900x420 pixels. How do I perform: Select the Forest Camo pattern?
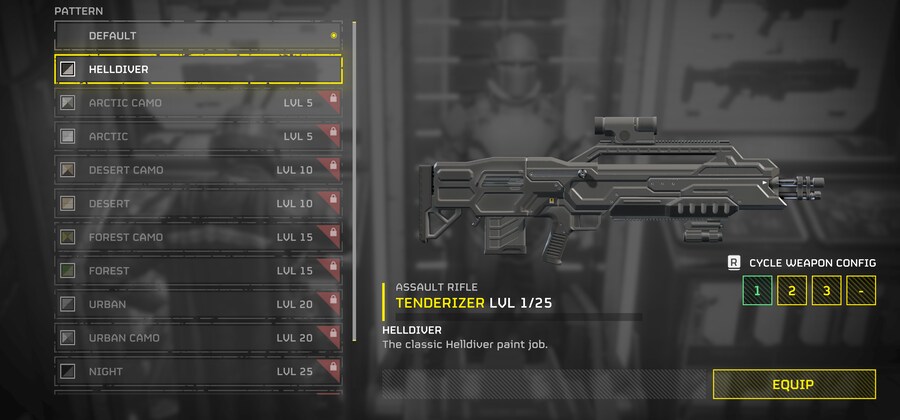point(197,237)
